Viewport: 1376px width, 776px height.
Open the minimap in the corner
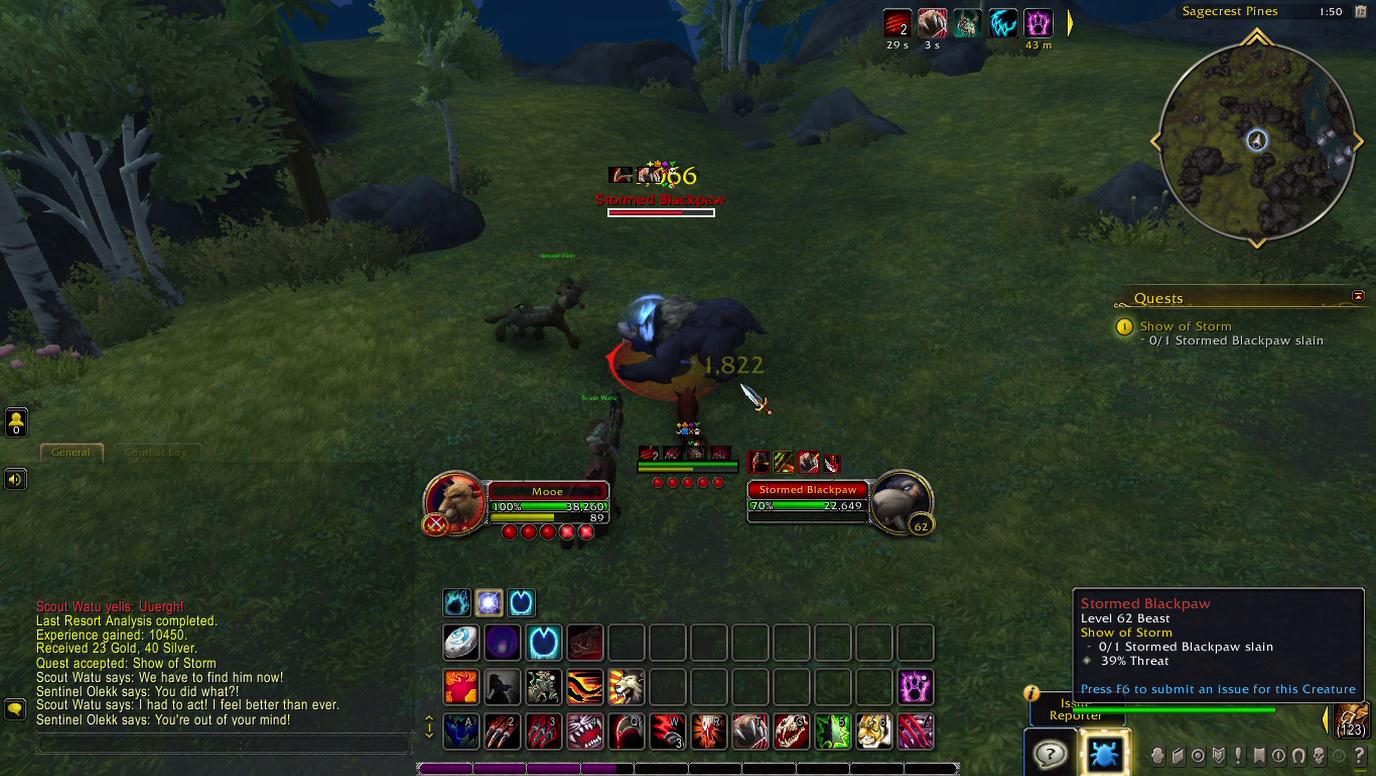pyautogui.click(x=1256, y=141)
